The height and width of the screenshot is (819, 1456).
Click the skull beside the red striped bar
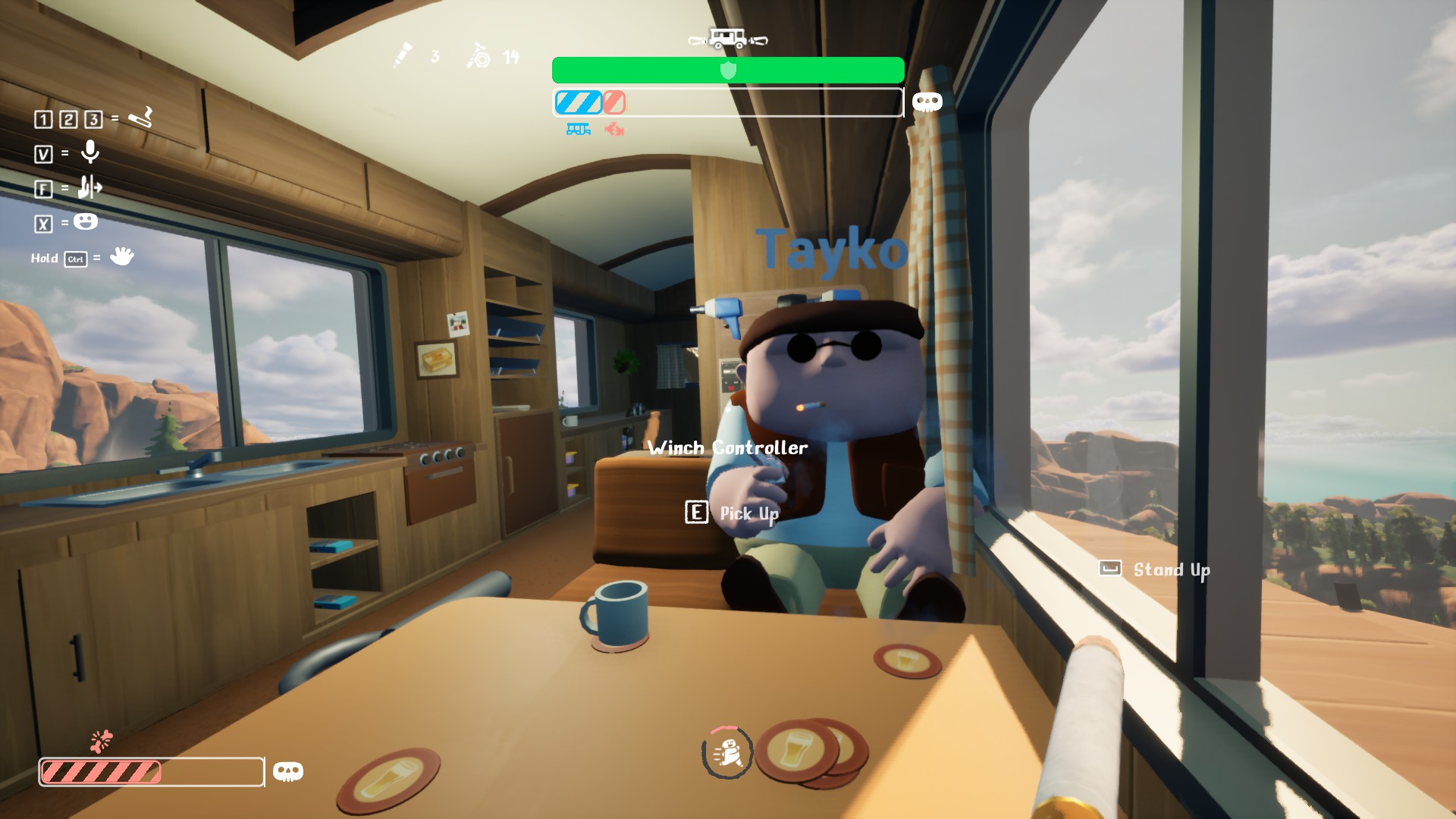tap(288, 772)
